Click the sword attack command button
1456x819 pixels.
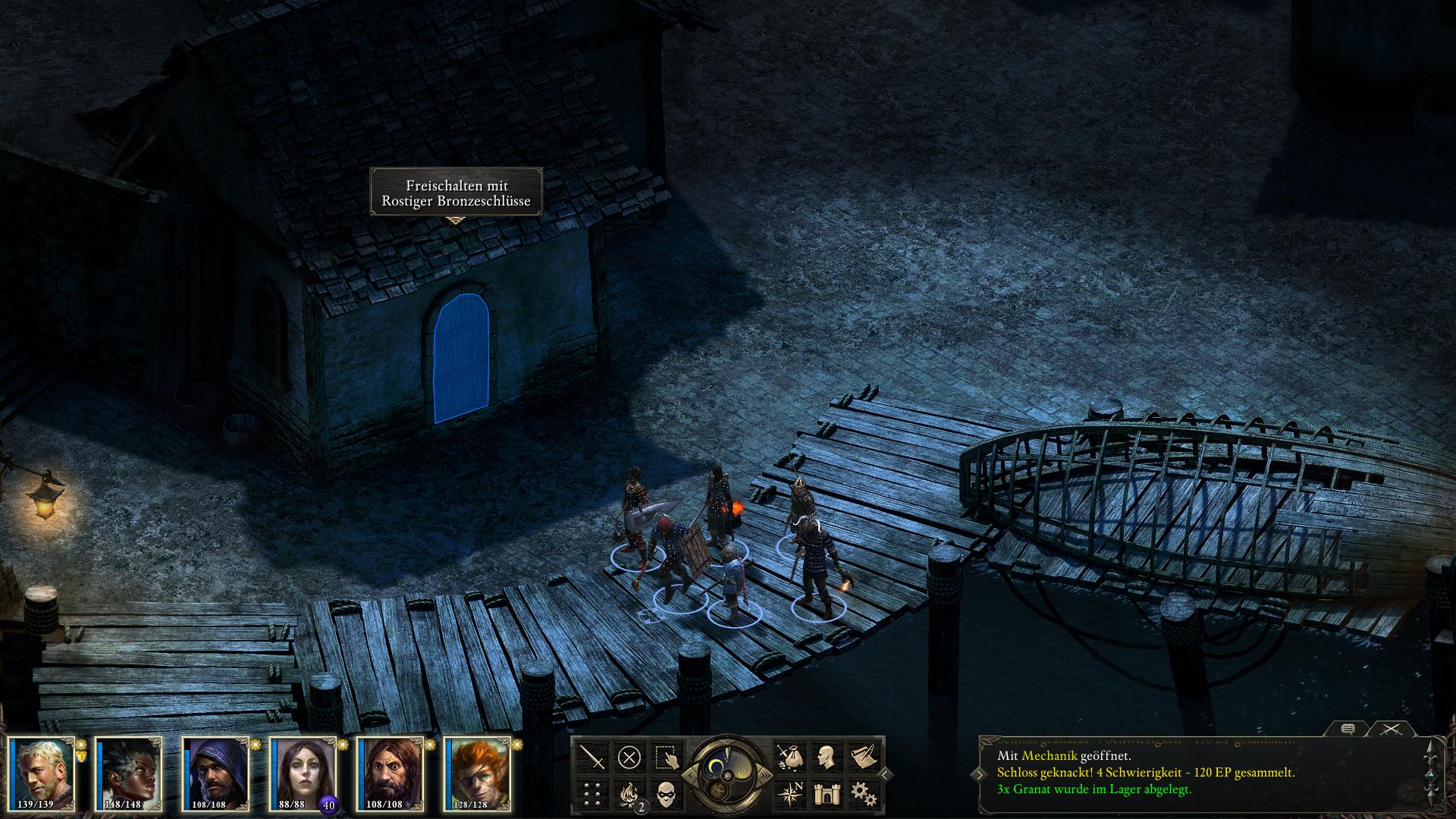(x=592, y=757)
